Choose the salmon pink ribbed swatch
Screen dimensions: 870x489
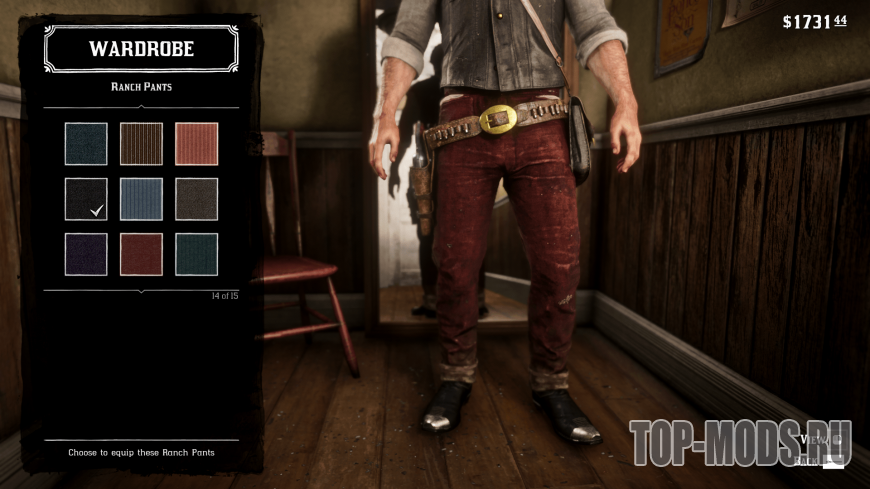(196, 143)
